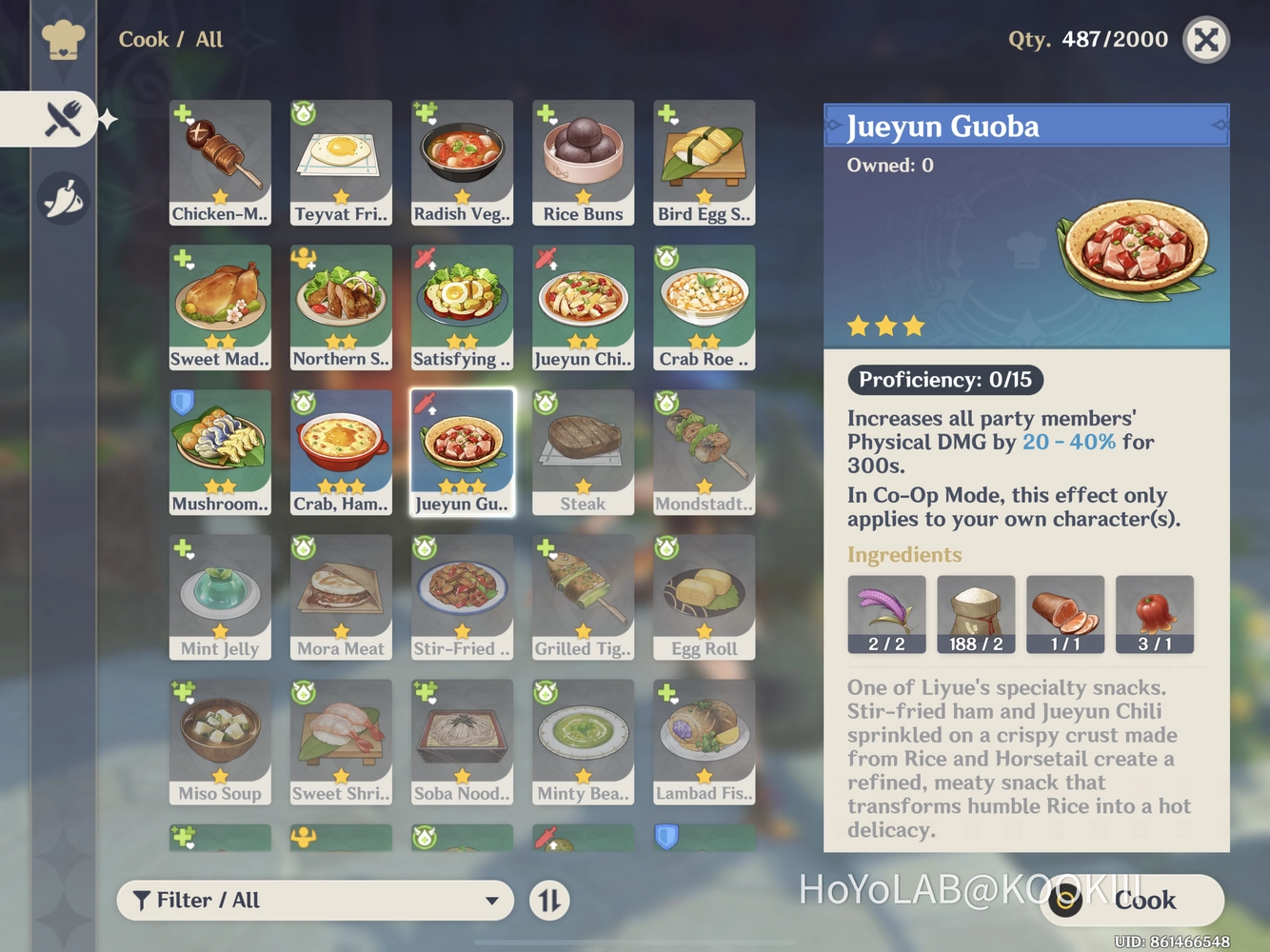Click the green plus marker on Chicken-Mushroom Skewer

click(x=181, y=112)
